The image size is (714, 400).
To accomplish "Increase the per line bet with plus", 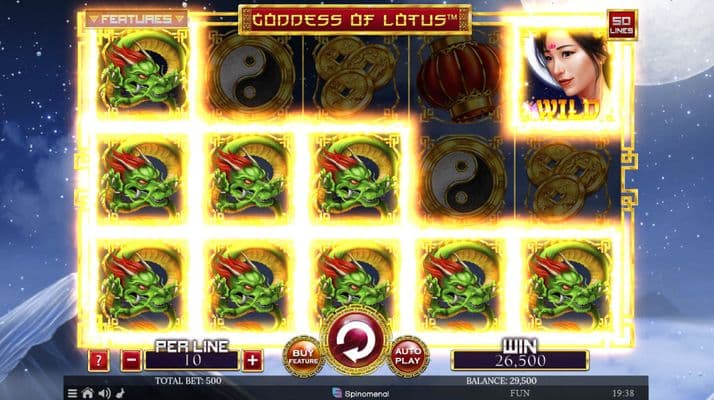I will coord(252,359).
